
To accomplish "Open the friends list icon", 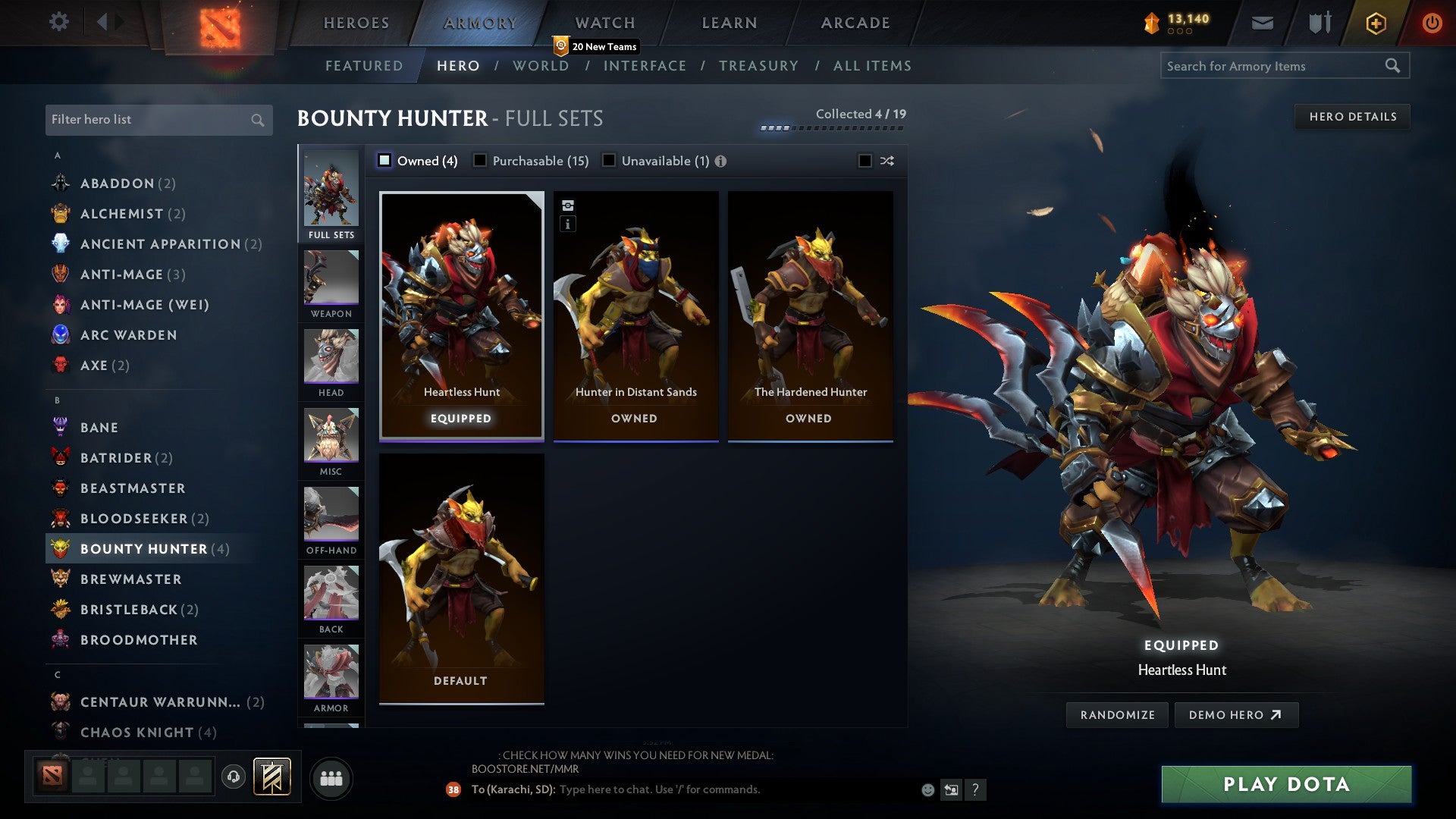I will coord(331,777).
